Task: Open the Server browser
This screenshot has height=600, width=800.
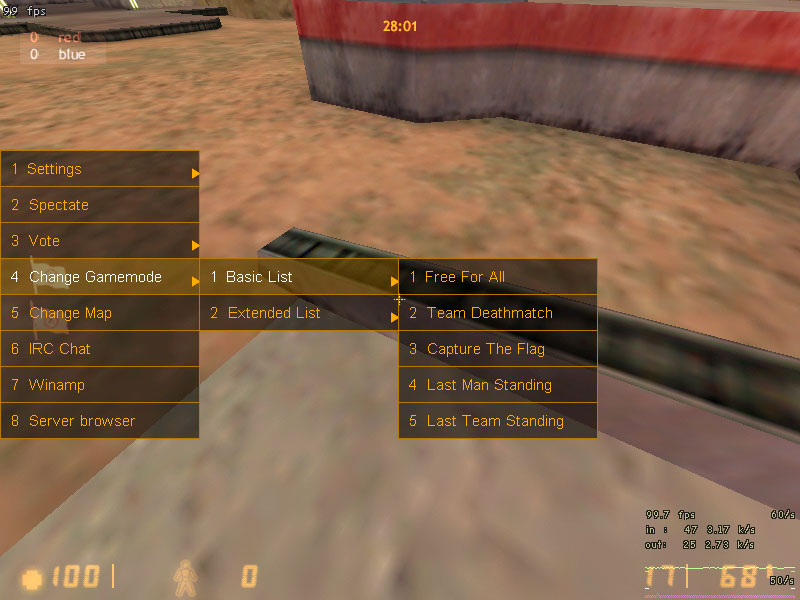Action: tap(99, 421)
